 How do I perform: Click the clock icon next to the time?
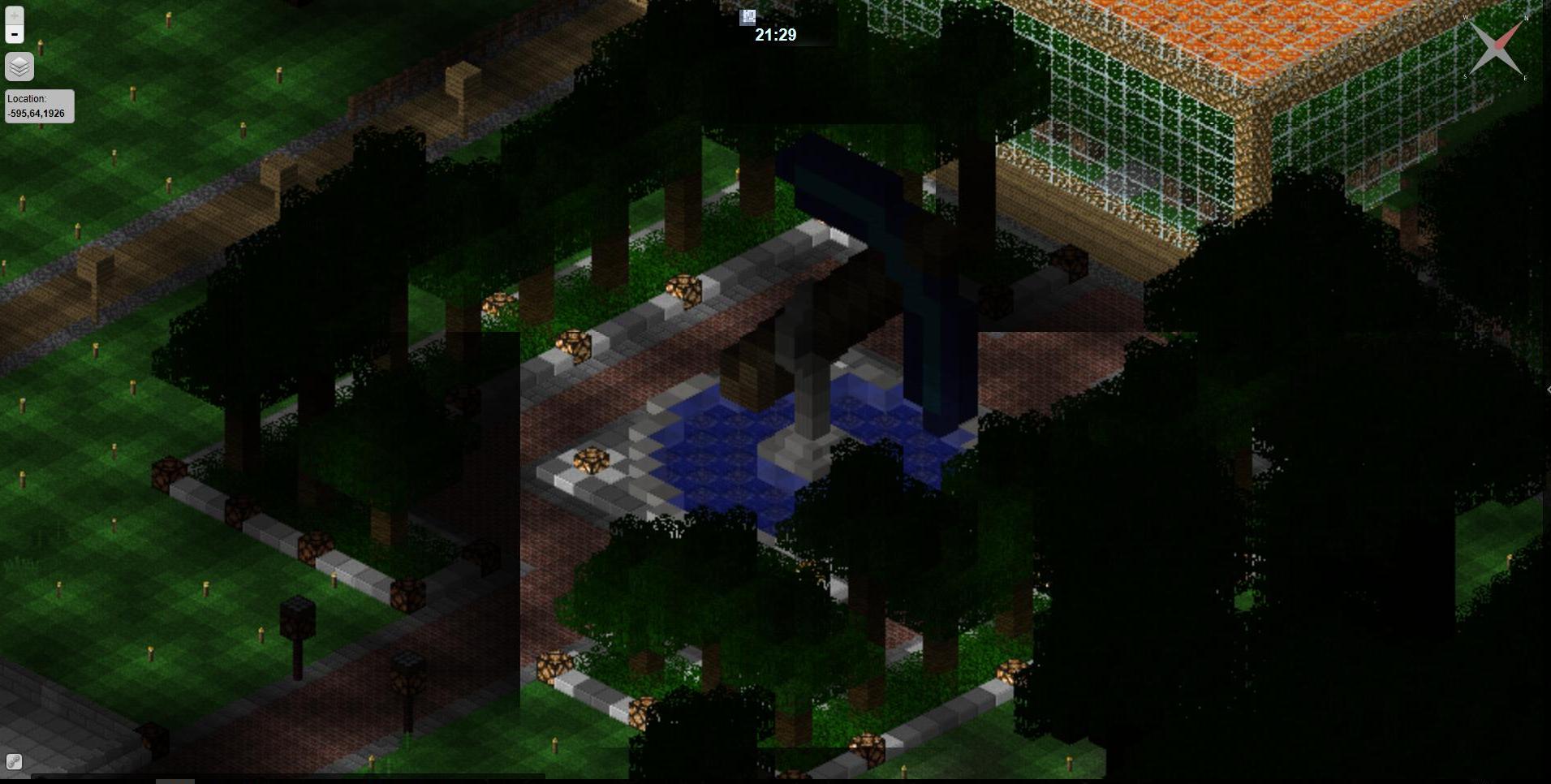point(748,16)
